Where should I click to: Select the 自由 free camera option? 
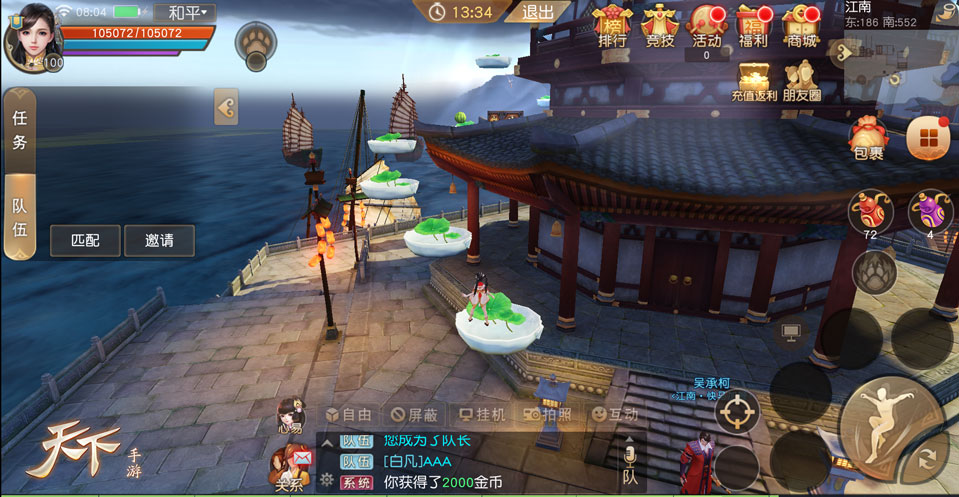click(x=349, y=414)
